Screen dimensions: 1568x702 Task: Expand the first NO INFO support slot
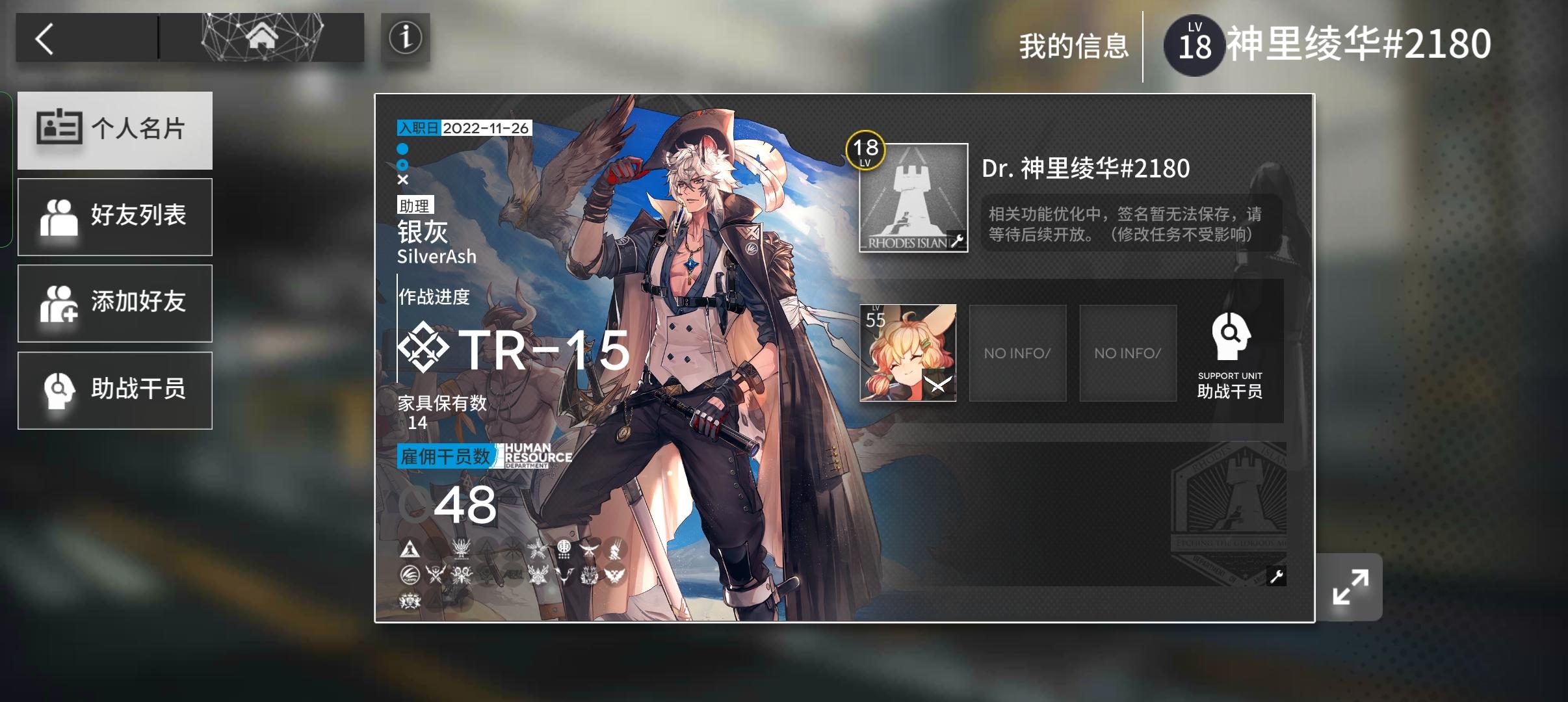(x=1018, y=352)
